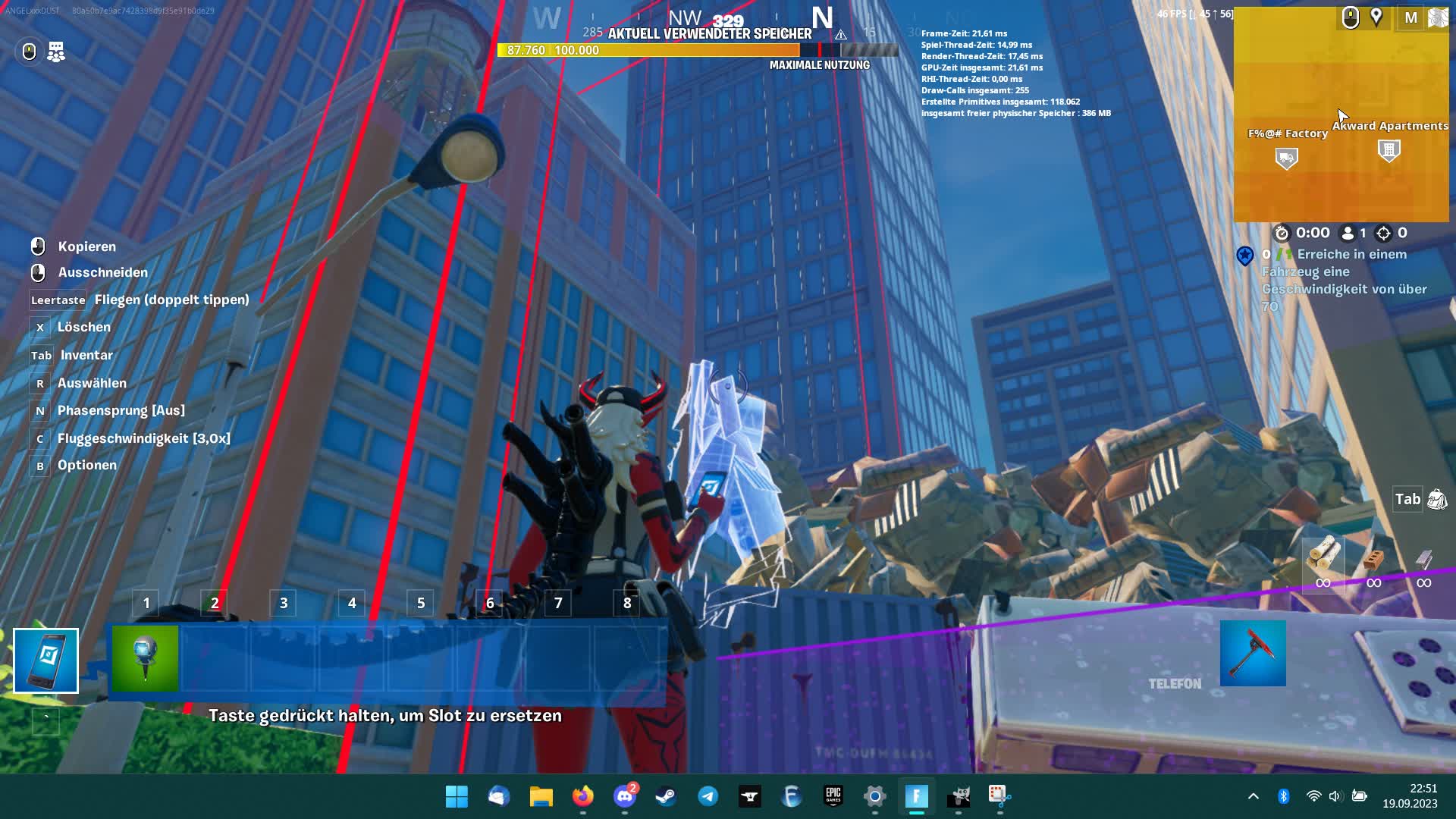Open the friends icon in top-left

(x=56, y=52)
